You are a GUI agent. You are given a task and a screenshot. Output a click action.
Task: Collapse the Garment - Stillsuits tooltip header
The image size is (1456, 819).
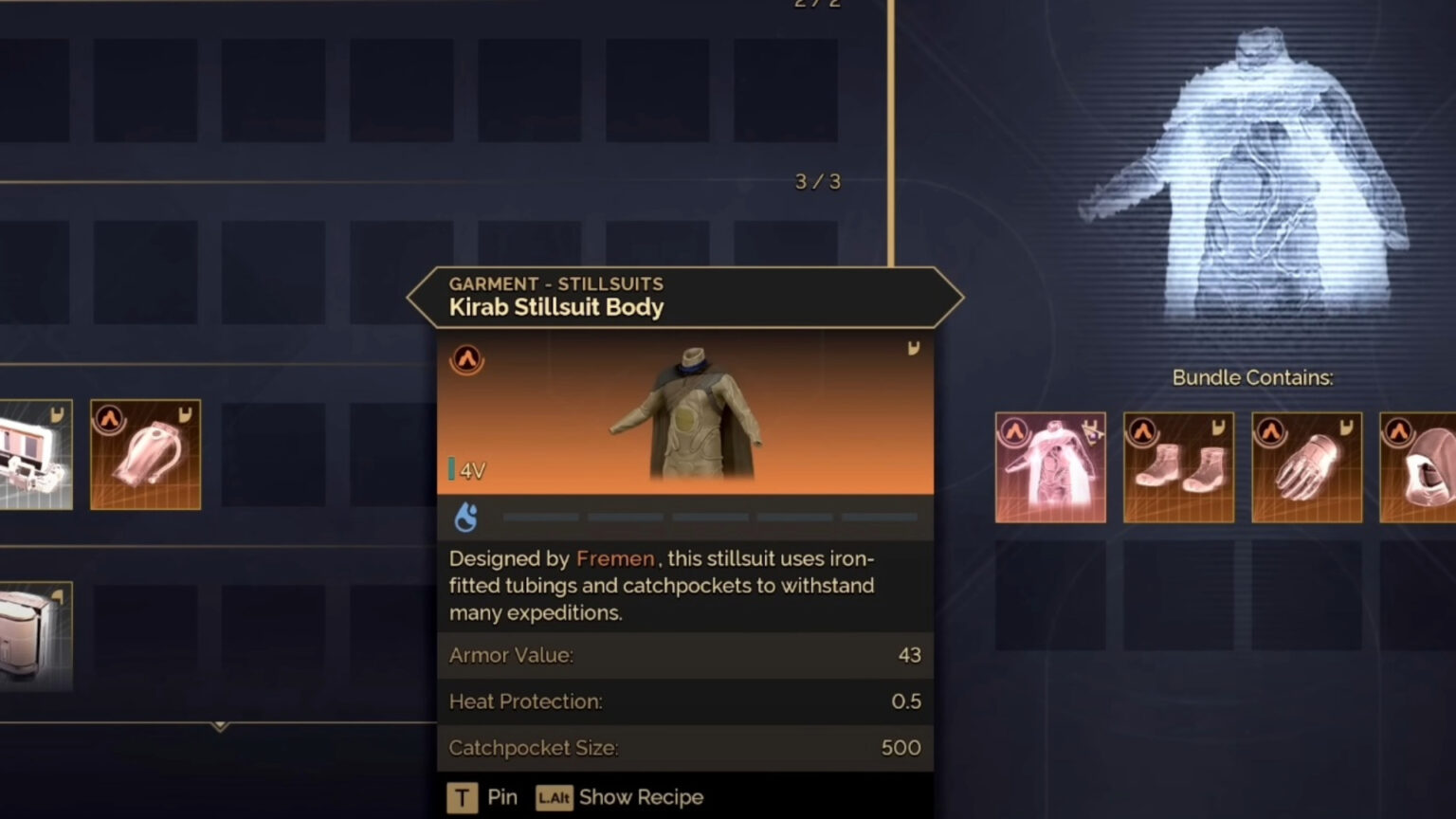click(555, 283)
